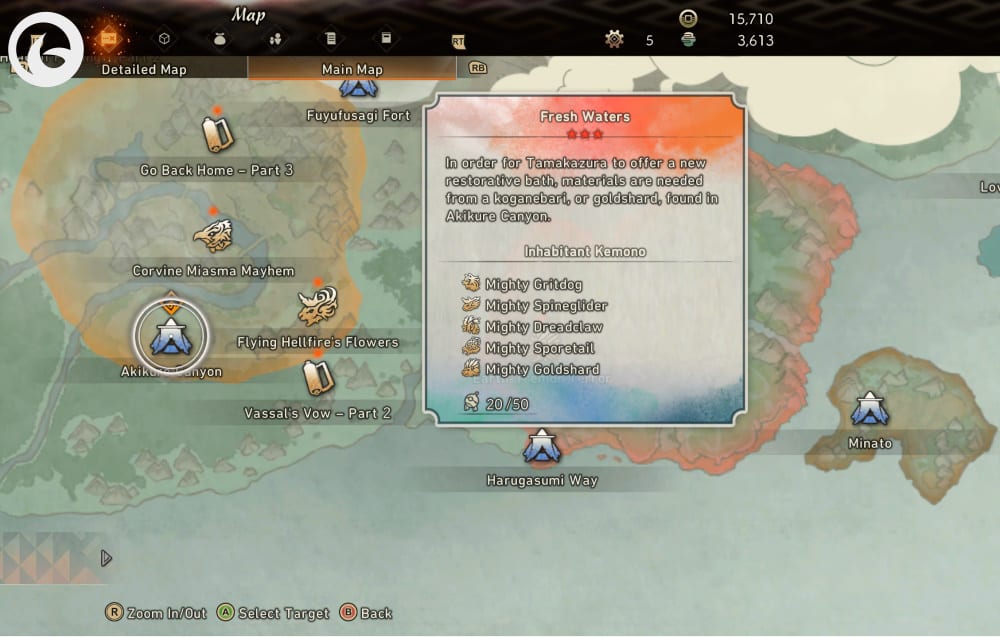Screen dimensions: 1000x637
Task: Choose the Go Back Home – Part 3 scroll marker
Action: tap(217, 134)
